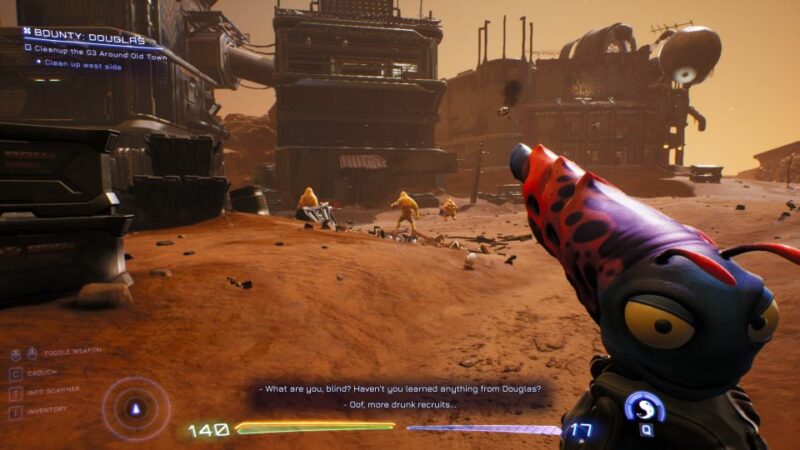Viewport: 800px width, 450px height.
Task: Click the circular radar compass
Action: tap(136, 408)
